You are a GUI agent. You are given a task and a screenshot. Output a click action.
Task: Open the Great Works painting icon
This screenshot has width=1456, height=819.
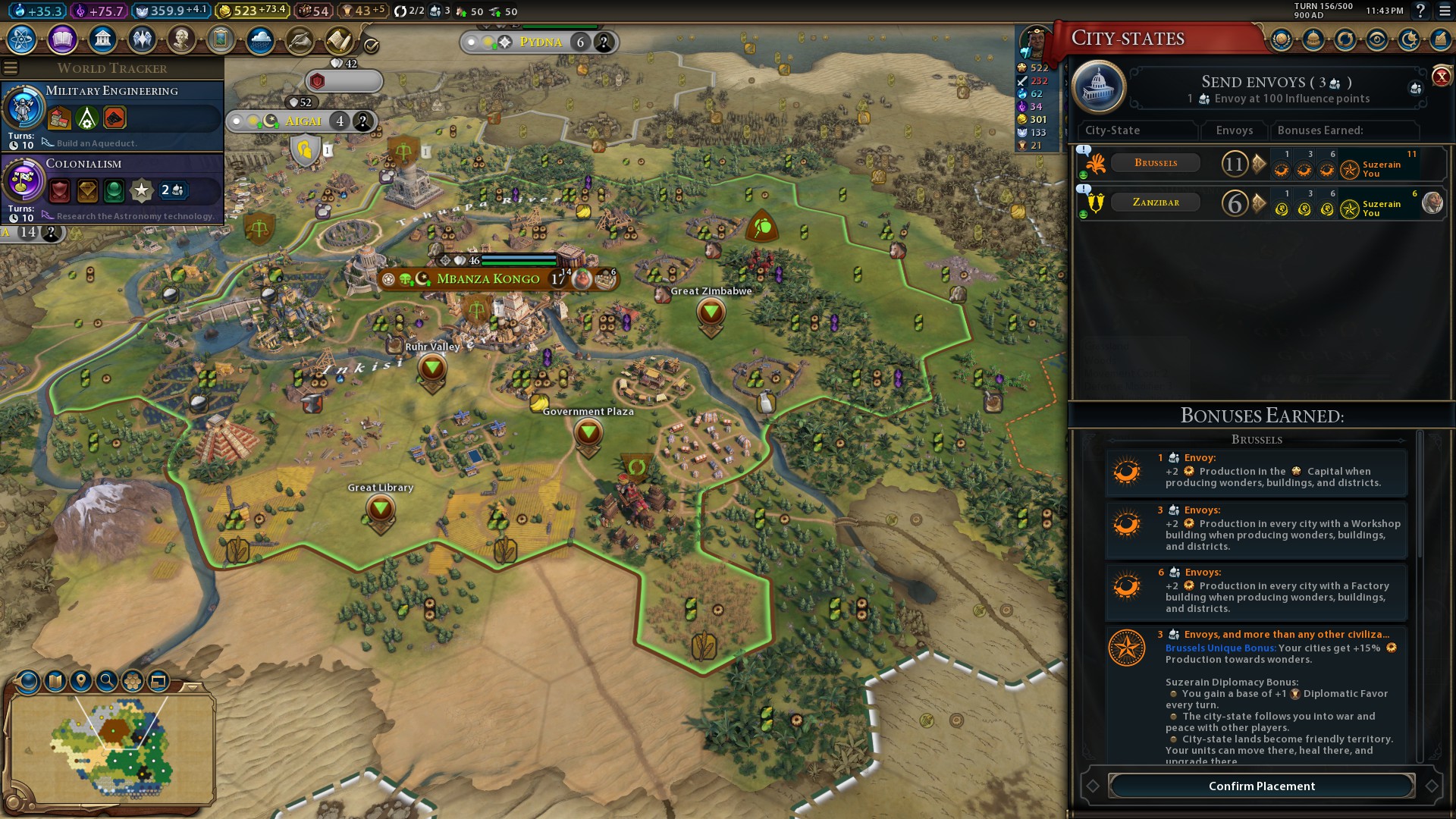(x=221, y=39)
